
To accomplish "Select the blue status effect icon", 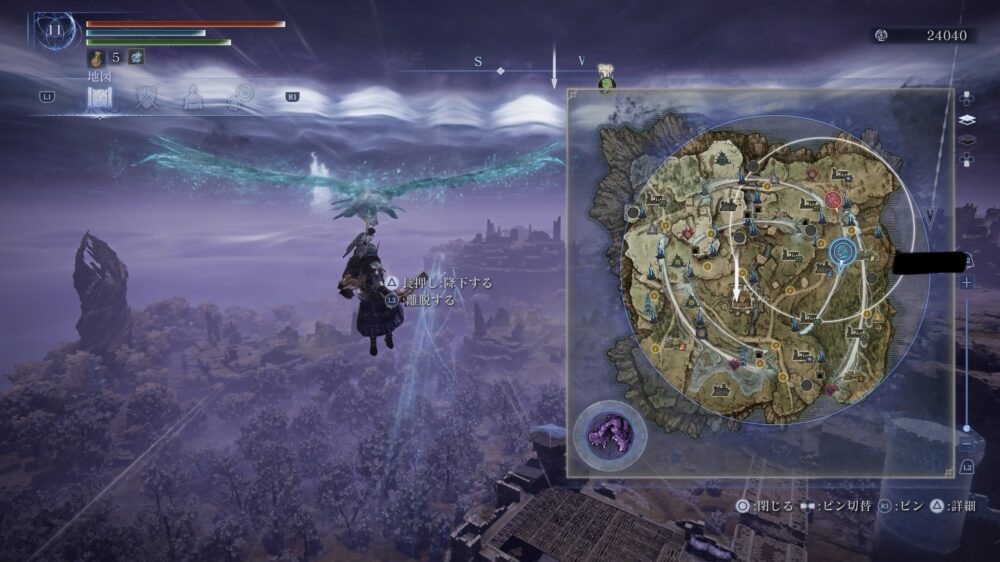I will click(x=136, y=58).
